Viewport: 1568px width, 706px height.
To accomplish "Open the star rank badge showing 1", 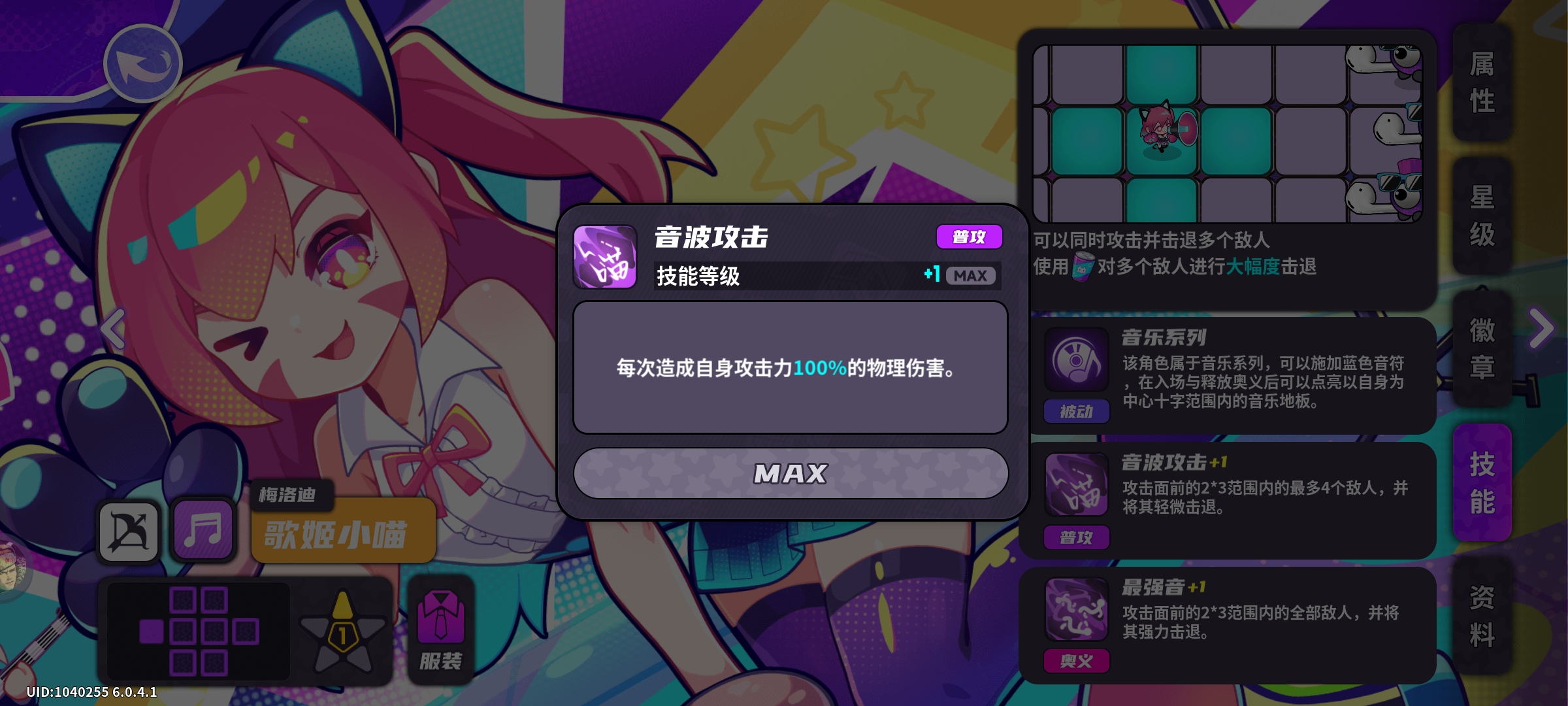I will pyautogui.click(x=342, y=628).
